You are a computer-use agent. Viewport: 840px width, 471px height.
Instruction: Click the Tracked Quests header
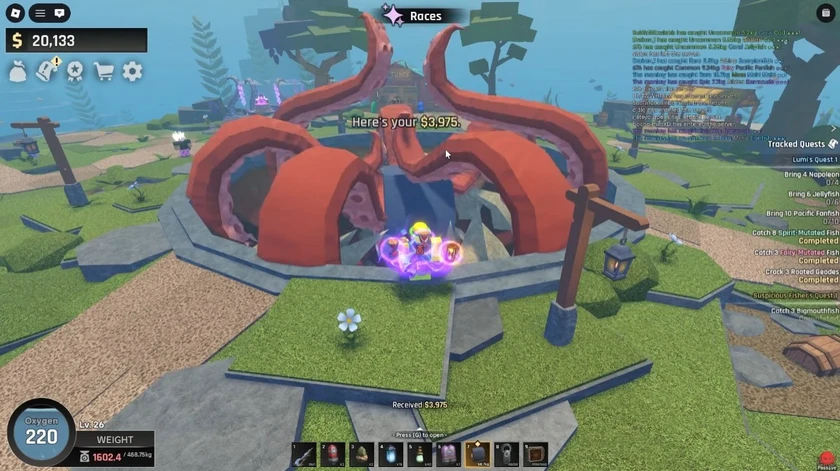point(796,144)
